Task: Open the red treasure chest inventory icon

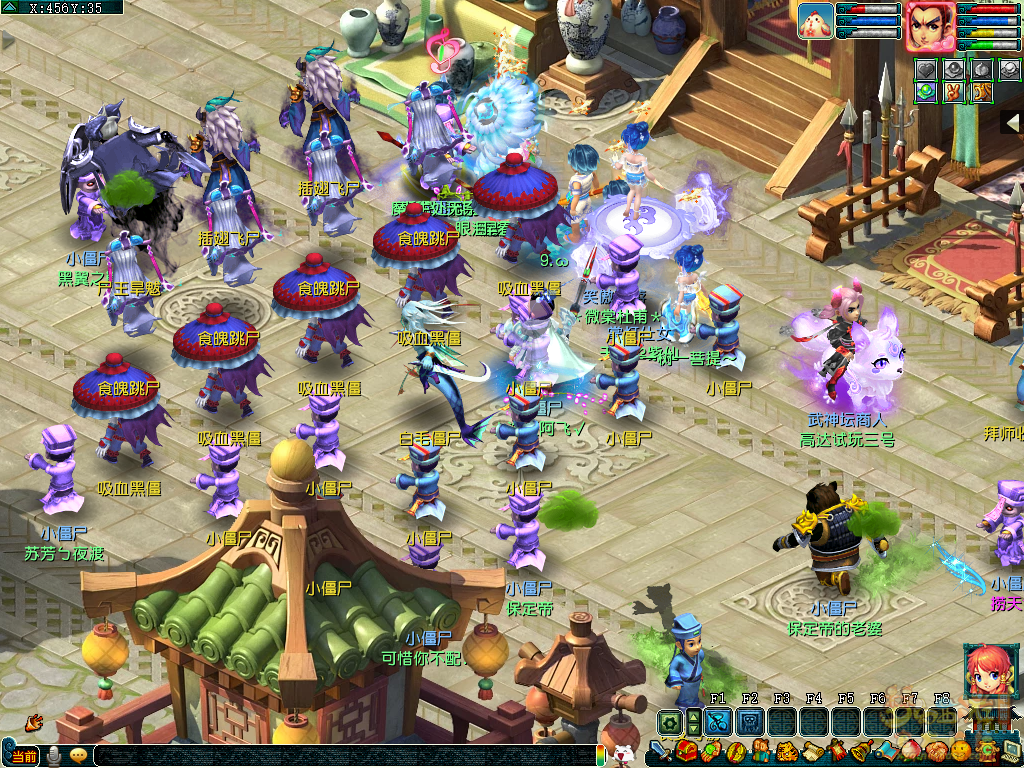Action: [686, 751]
